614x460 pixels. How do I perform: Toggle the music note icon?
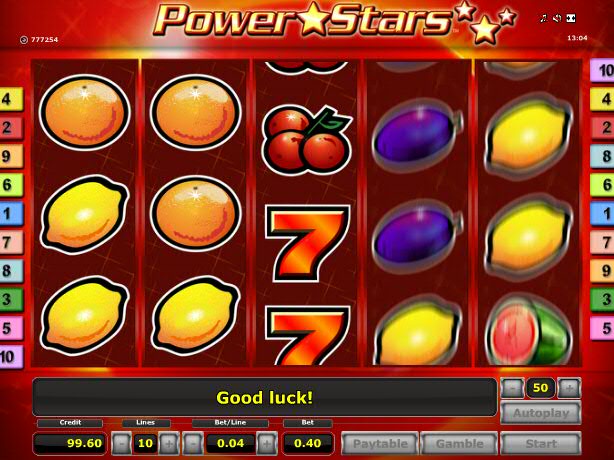544,19
